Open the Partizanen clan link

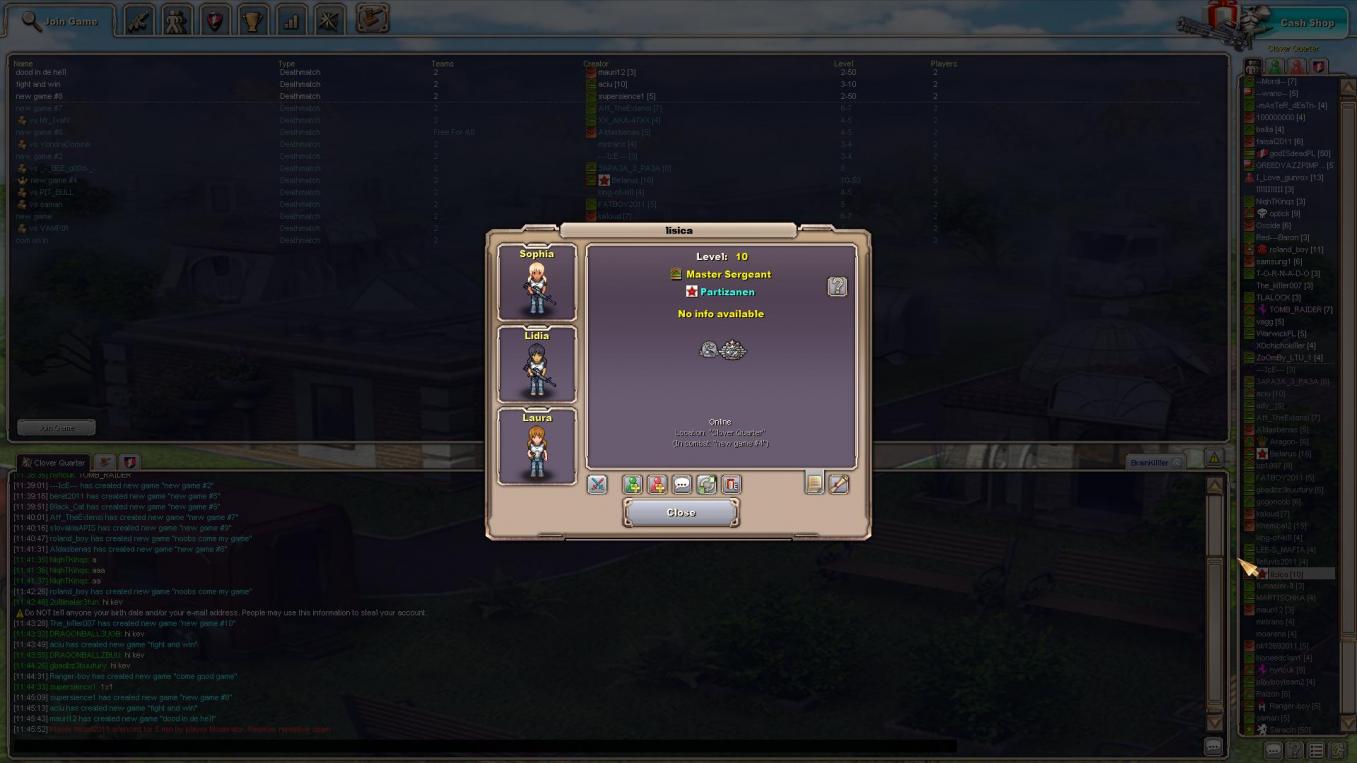click(x=727, y=292)
